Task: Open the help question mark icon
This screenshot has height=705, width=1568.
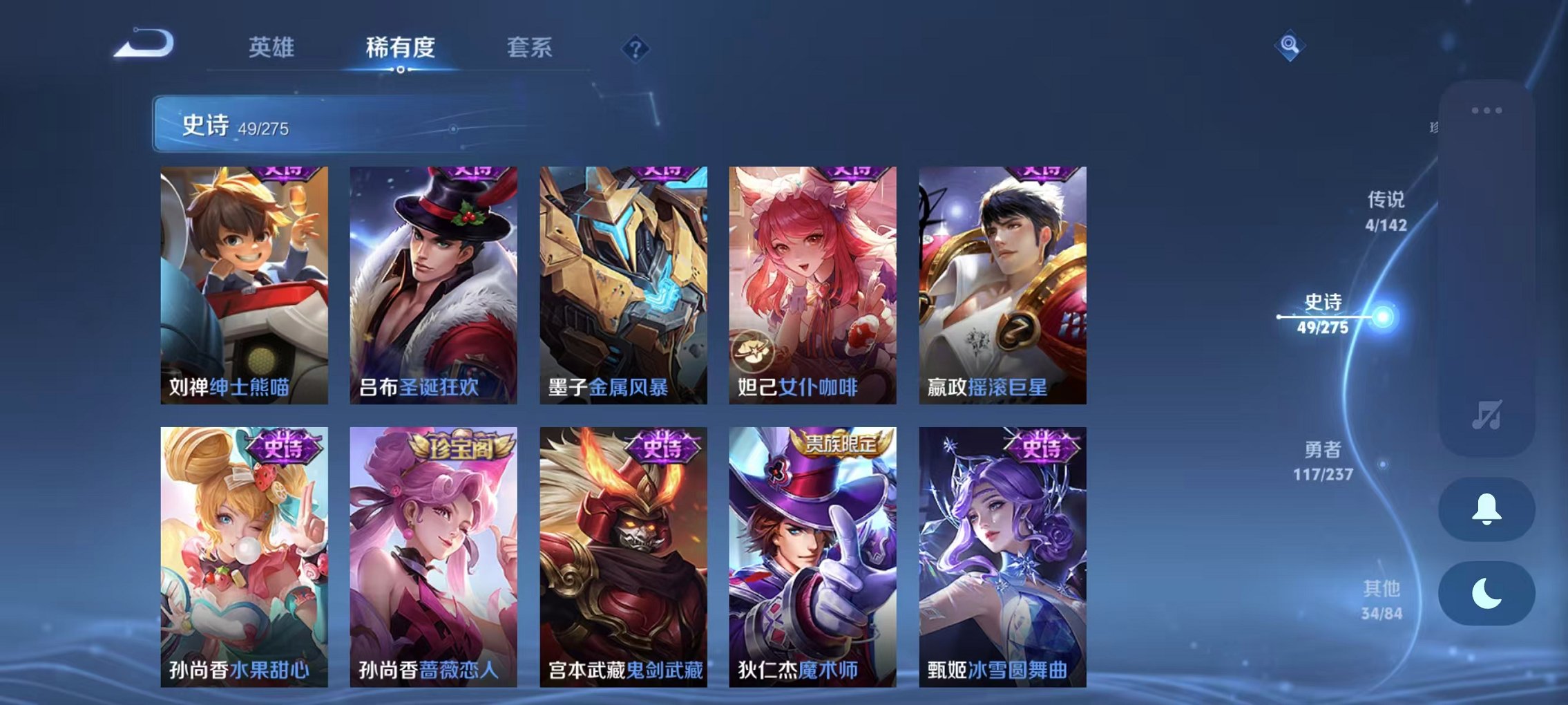Action: [635, 48]
